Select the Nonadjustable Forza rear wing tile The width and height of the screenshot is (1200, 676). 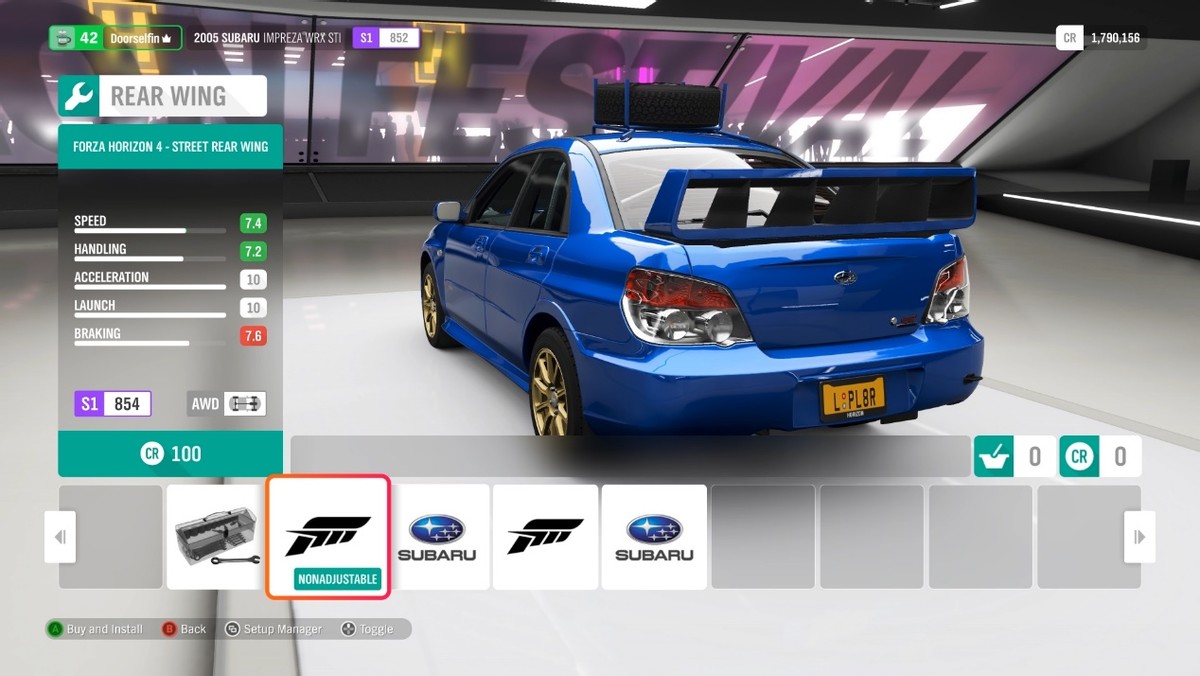coord(327,537)
